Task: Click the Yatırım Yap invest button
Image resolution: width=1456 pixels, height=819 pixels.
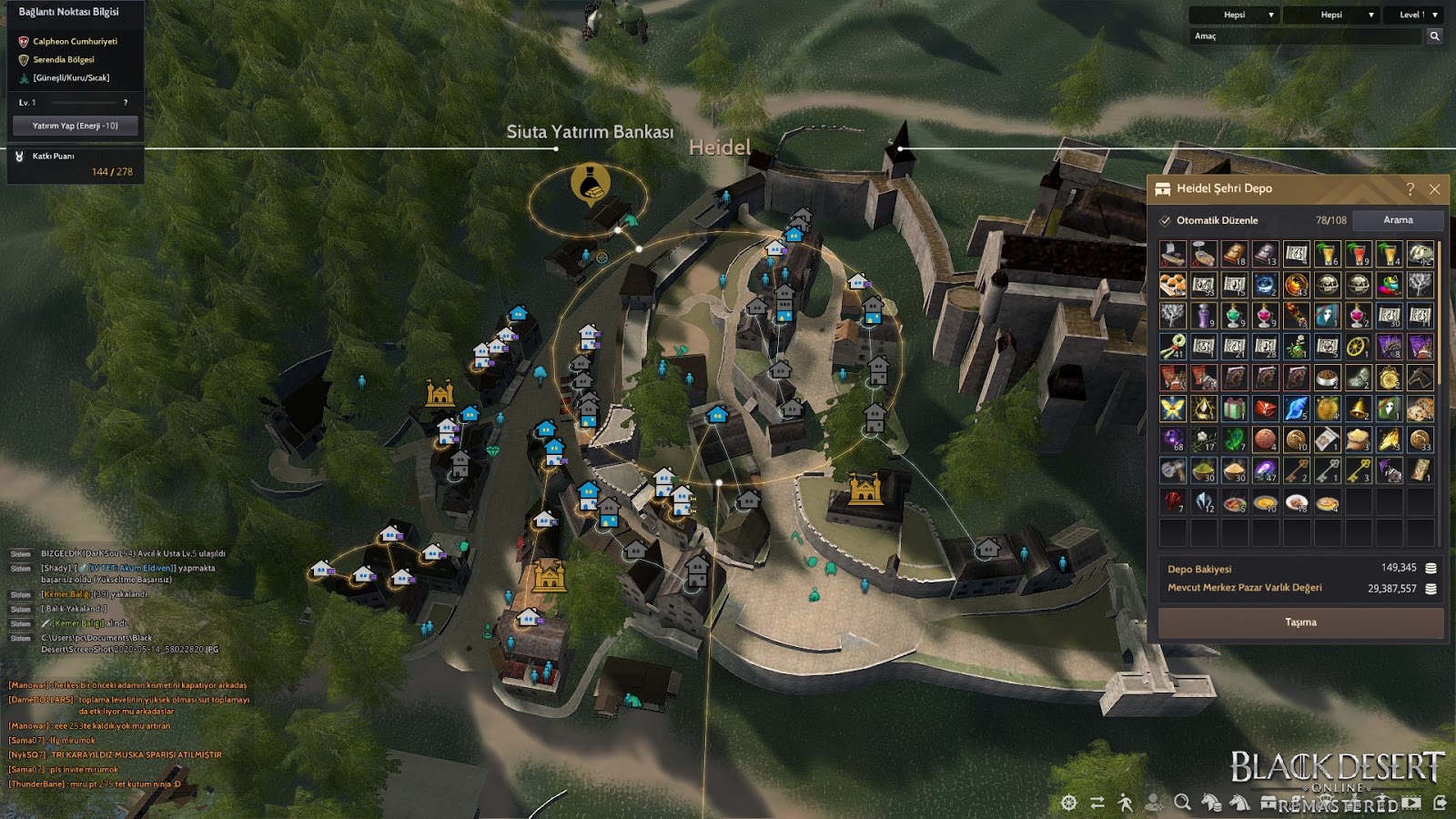Action: coord(75,126)
